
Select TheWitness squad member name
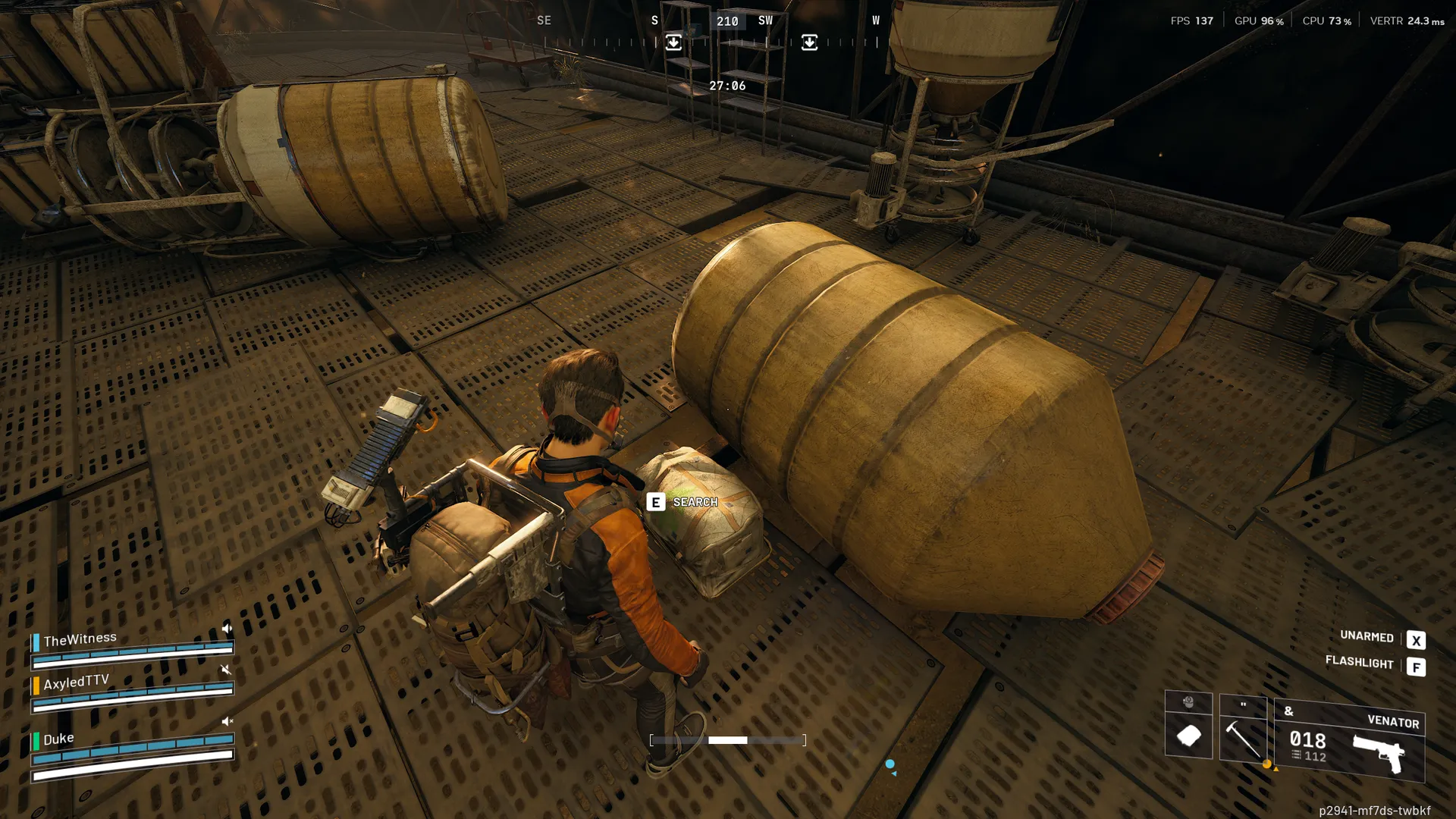click(80, 639)
